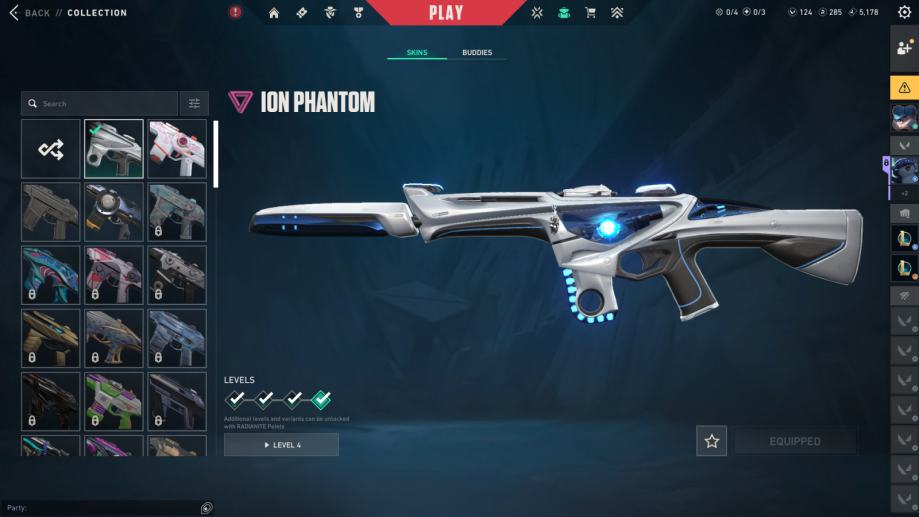Open the add friend panel
The width and height of the screenshot is (919, 517).
(x=904, y=47)
